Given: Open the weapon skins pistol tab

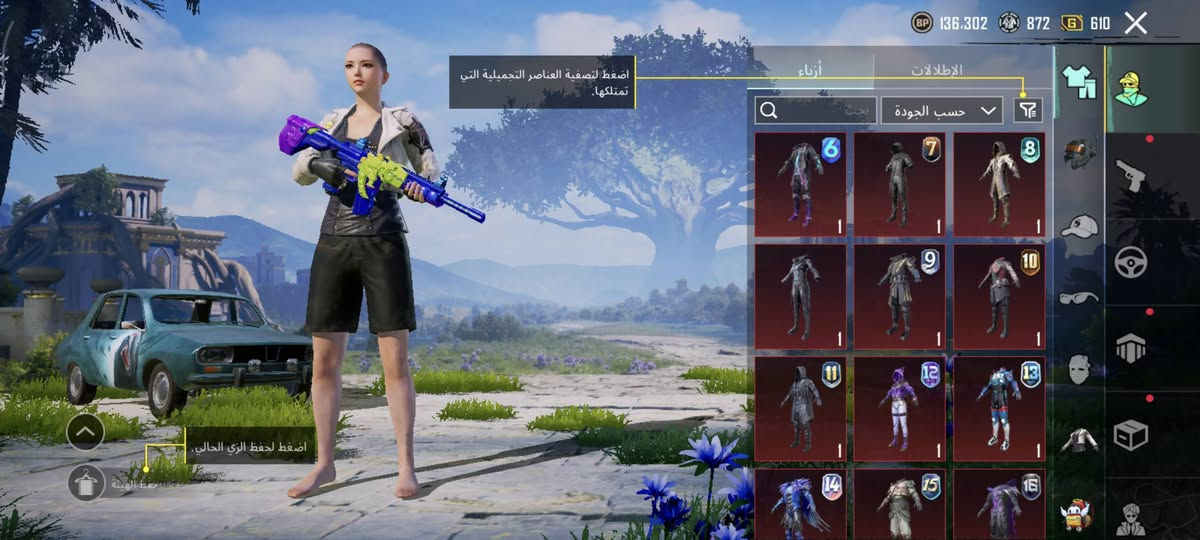Looking at the screenshot, I should pos(1131,175).
